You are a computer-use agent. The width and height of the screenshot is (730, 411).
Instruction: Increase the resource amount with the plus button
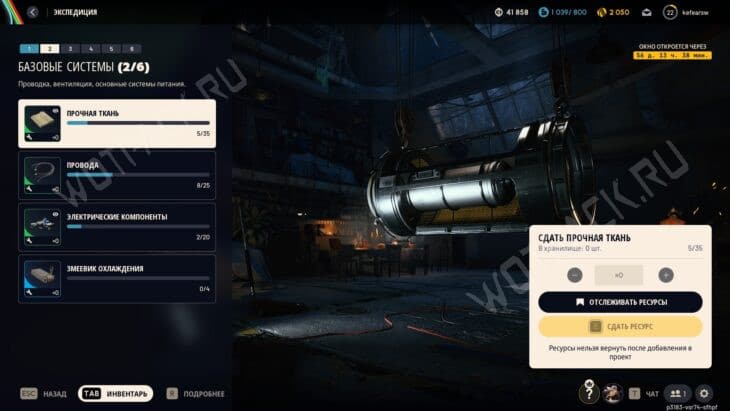(665, 275)
